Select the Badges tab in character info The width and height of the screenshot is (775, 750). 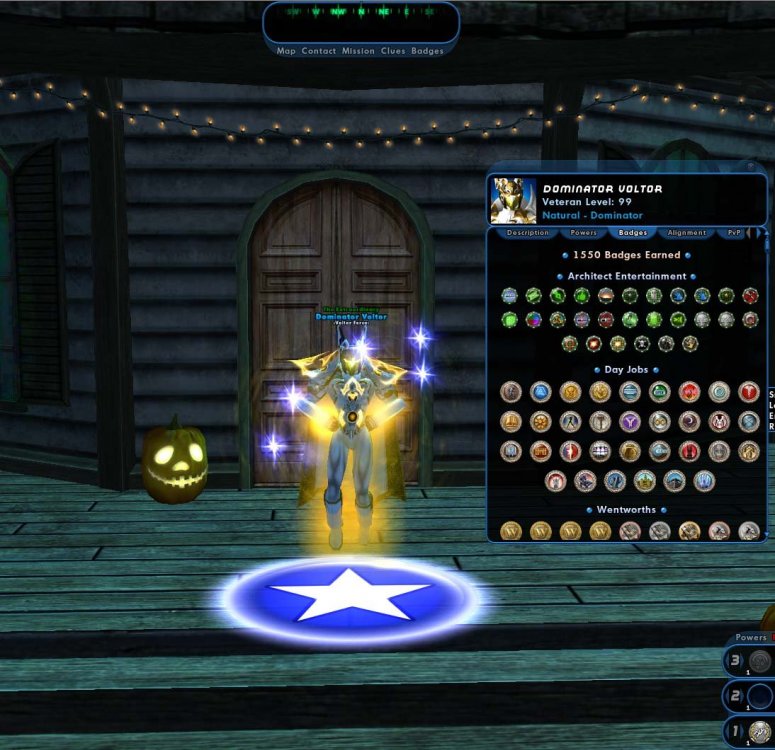point(633,233)
